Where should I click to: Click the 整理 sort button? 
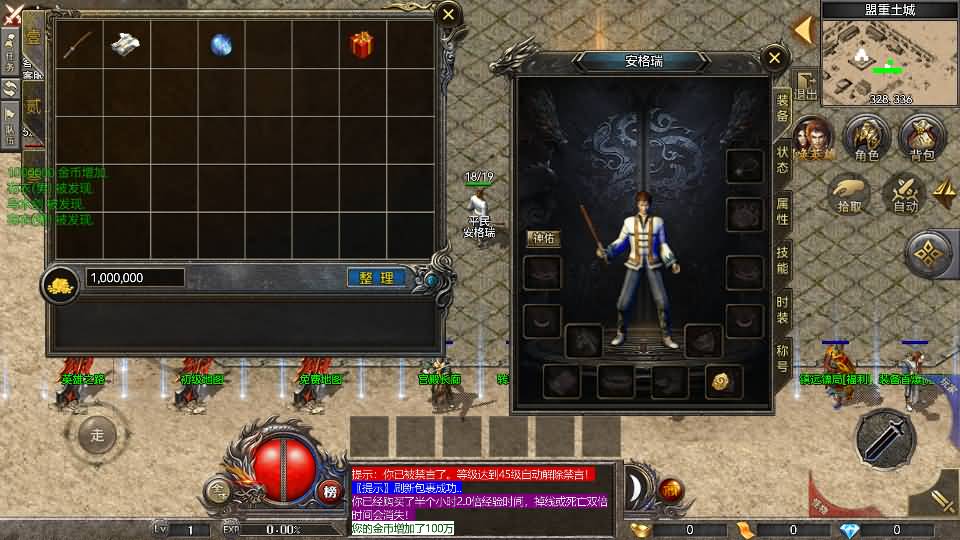click(376, 278)
